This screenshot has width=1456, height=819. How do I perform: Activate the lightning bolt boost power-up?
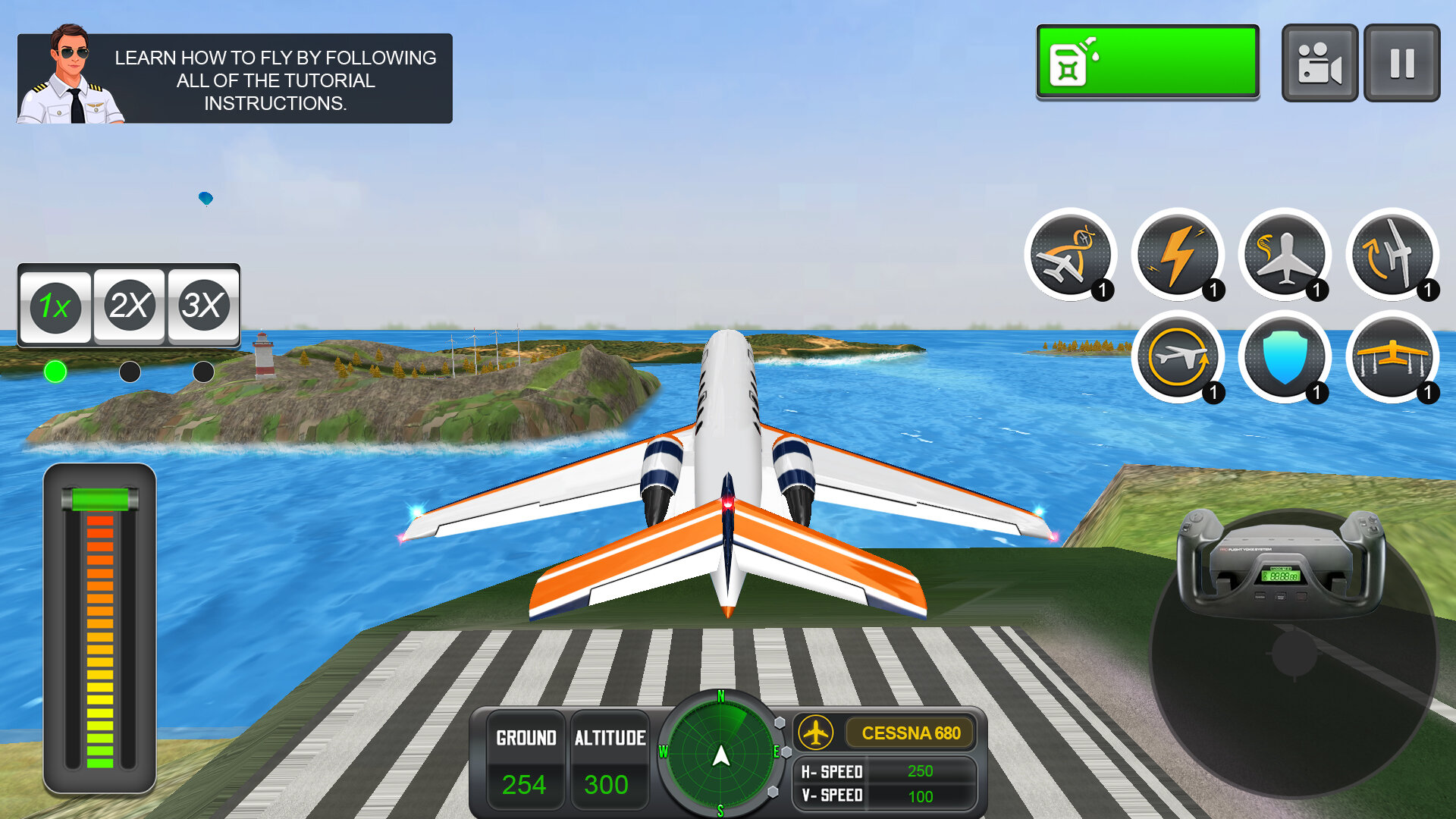coord(1178,255)
